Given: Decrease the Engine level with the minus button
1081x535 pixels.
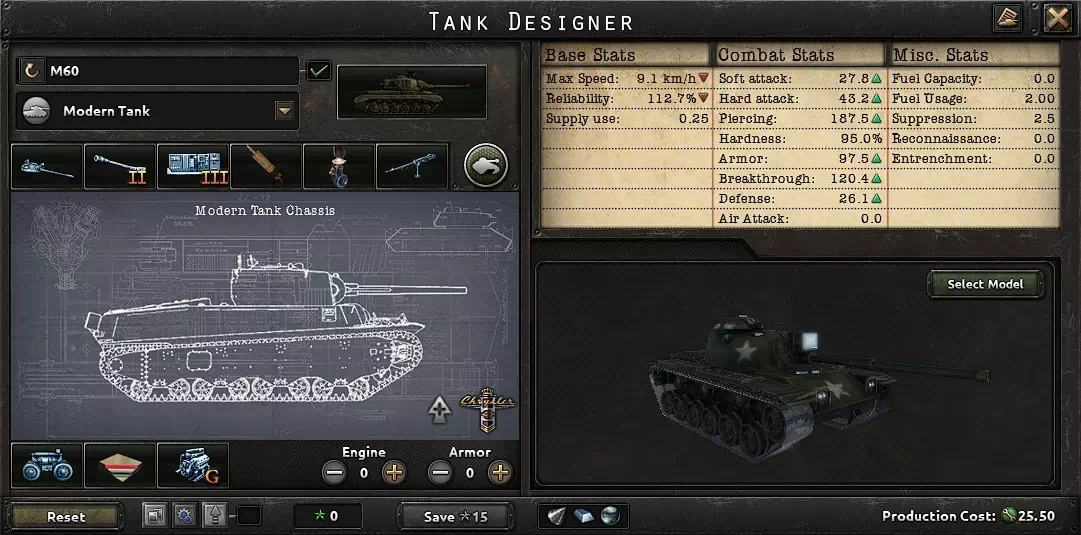Looking at the screenshot, I should tap(333, 473).
